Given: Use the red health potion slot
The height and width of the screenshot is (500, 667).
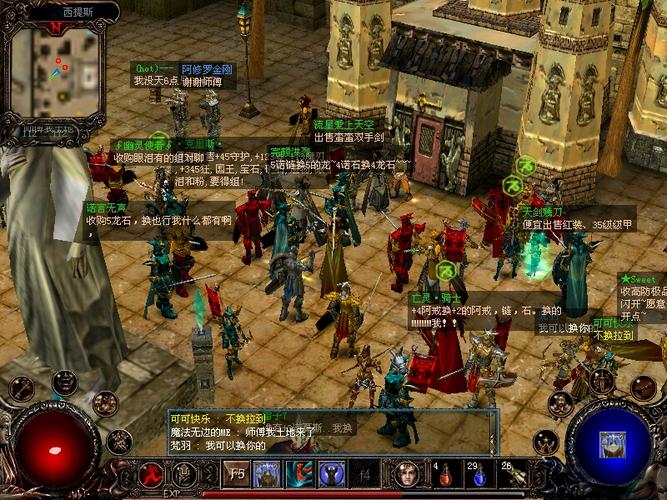Looking at the screenshot, I should tap(441, 474).
